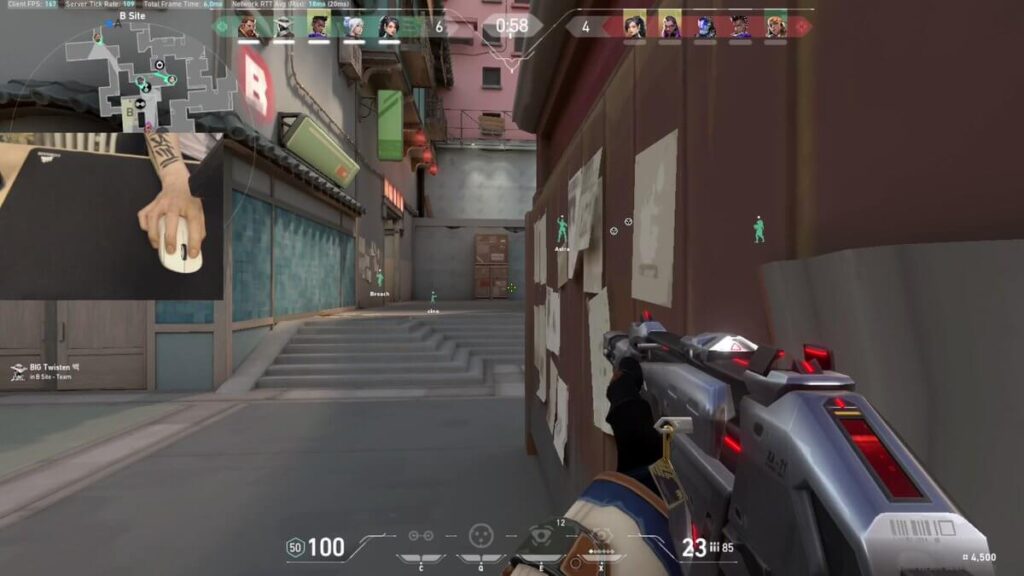Select Jett's white-haired portrait
The width and height of the screenshot is (1024, 576).
pos(354,27)
